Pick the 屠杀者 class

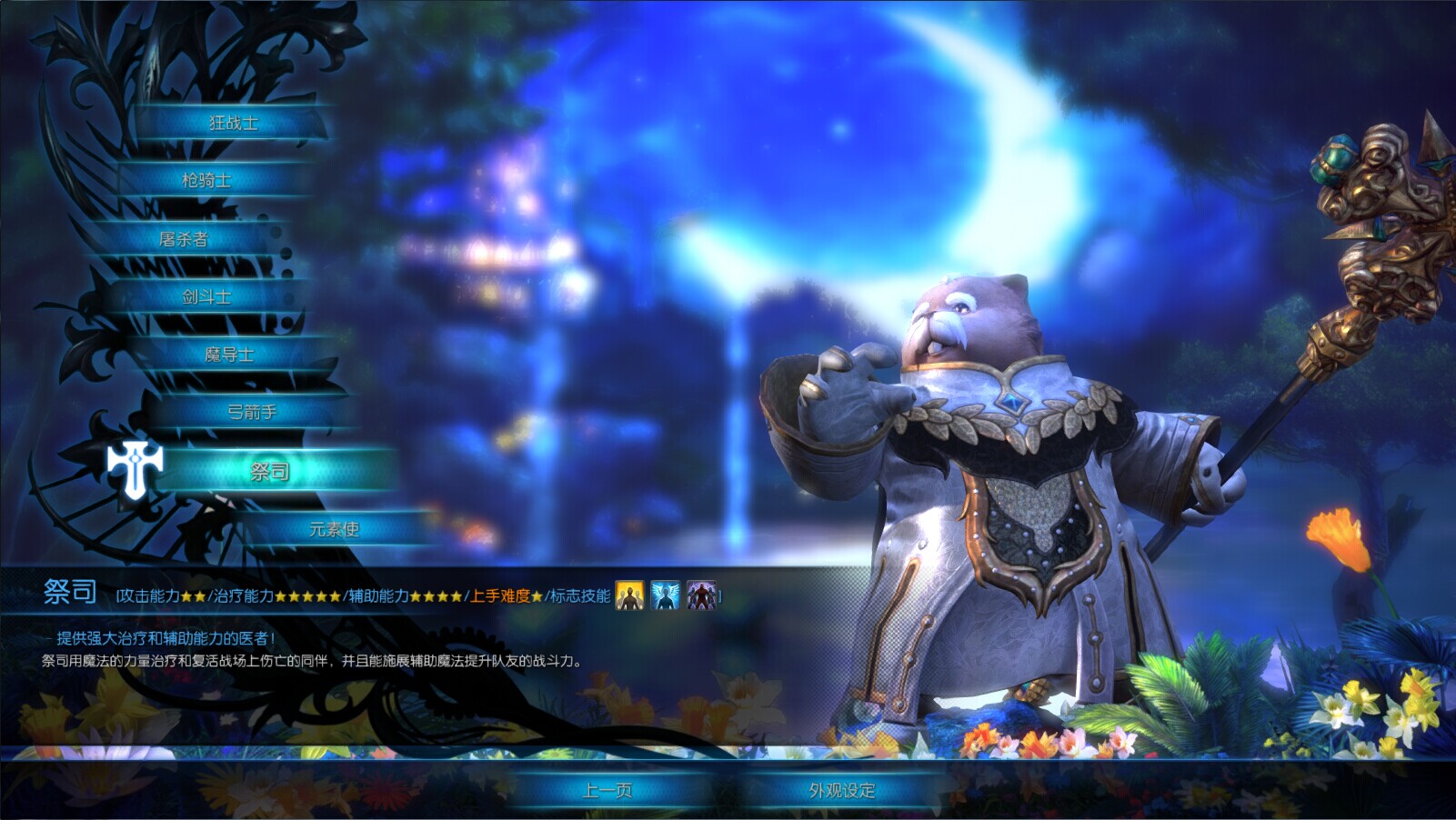coord(184,239)
